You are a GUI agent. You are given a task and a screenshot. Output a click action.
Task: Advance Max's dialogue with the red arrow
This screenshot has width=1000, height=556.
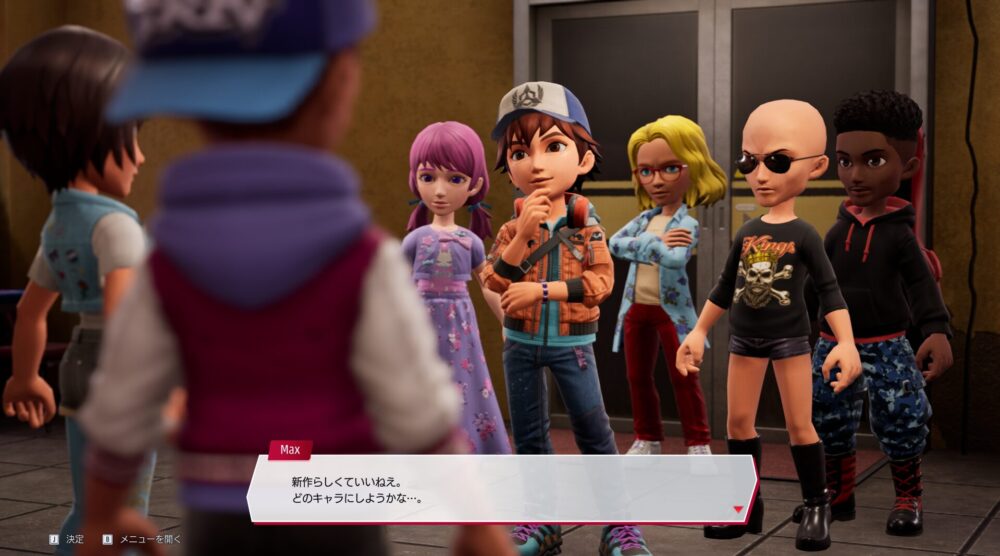pos(738,509)
